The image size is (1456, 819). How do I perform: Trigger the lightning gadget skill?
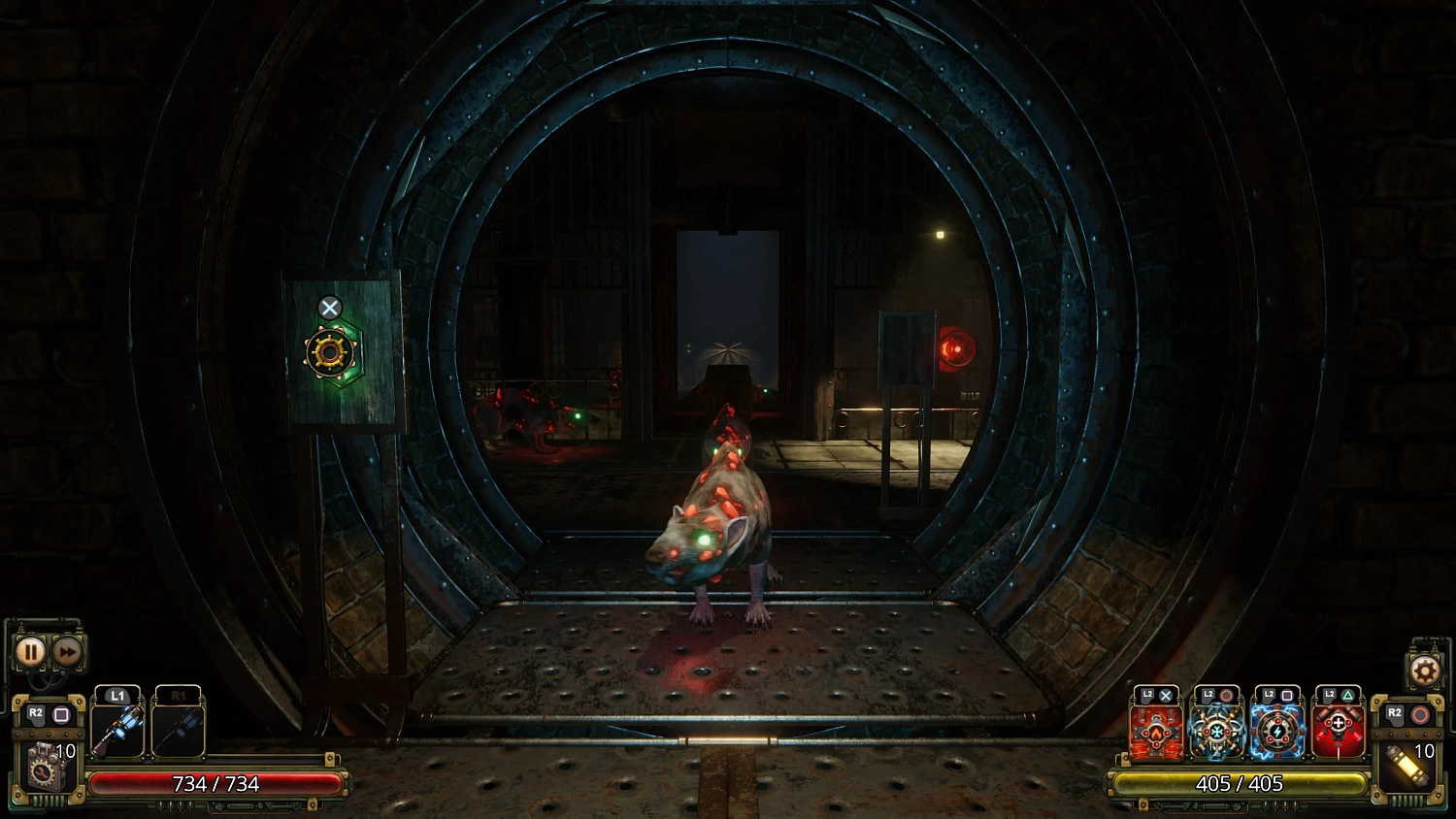tap(1277, 733)
